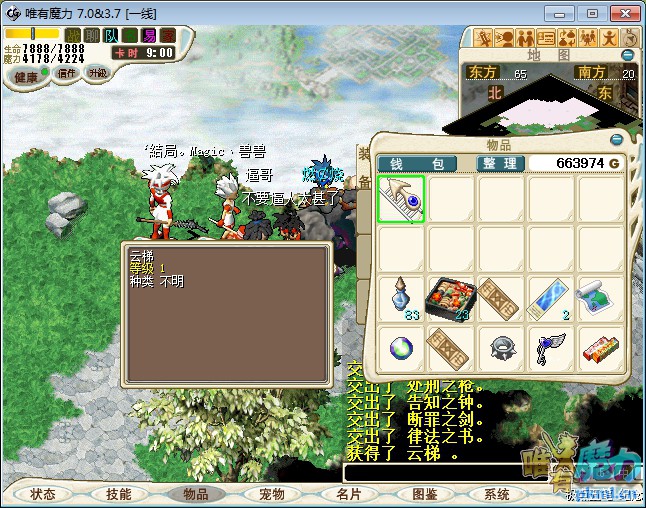Screen dimensions: 646x508
Task: Minimize the 物品 inventory panel
Action: (x=616, y=140)
